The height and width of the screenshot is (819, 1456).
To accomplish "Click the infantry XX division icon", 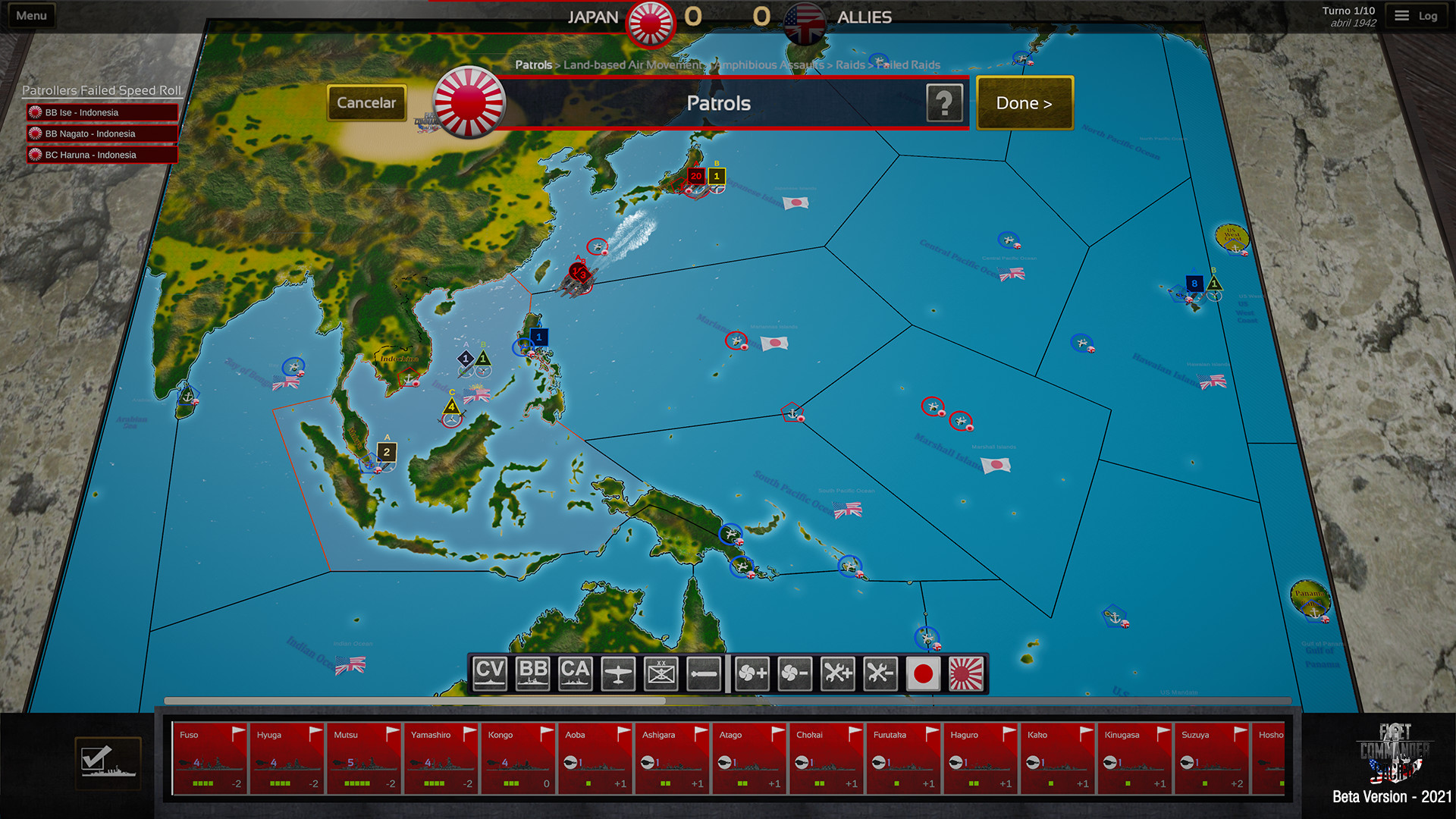I will [x=661, y=672].
